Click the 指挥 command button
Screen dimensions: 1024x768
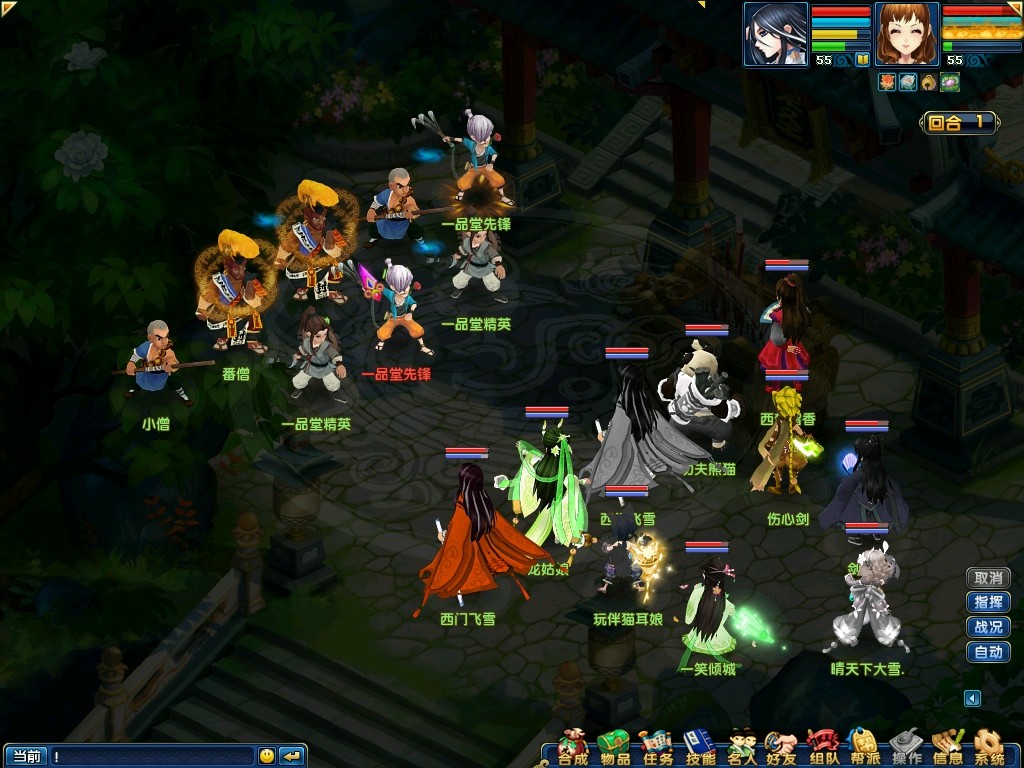coord(988,602)
